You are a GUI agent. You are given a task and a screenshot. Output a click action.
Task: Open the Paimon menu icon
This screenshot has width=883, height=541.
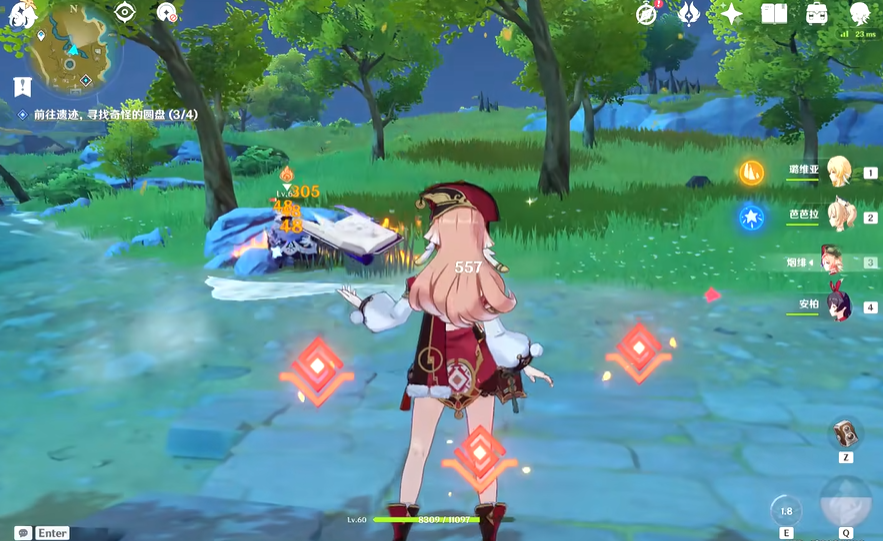(x=21, y=14)
